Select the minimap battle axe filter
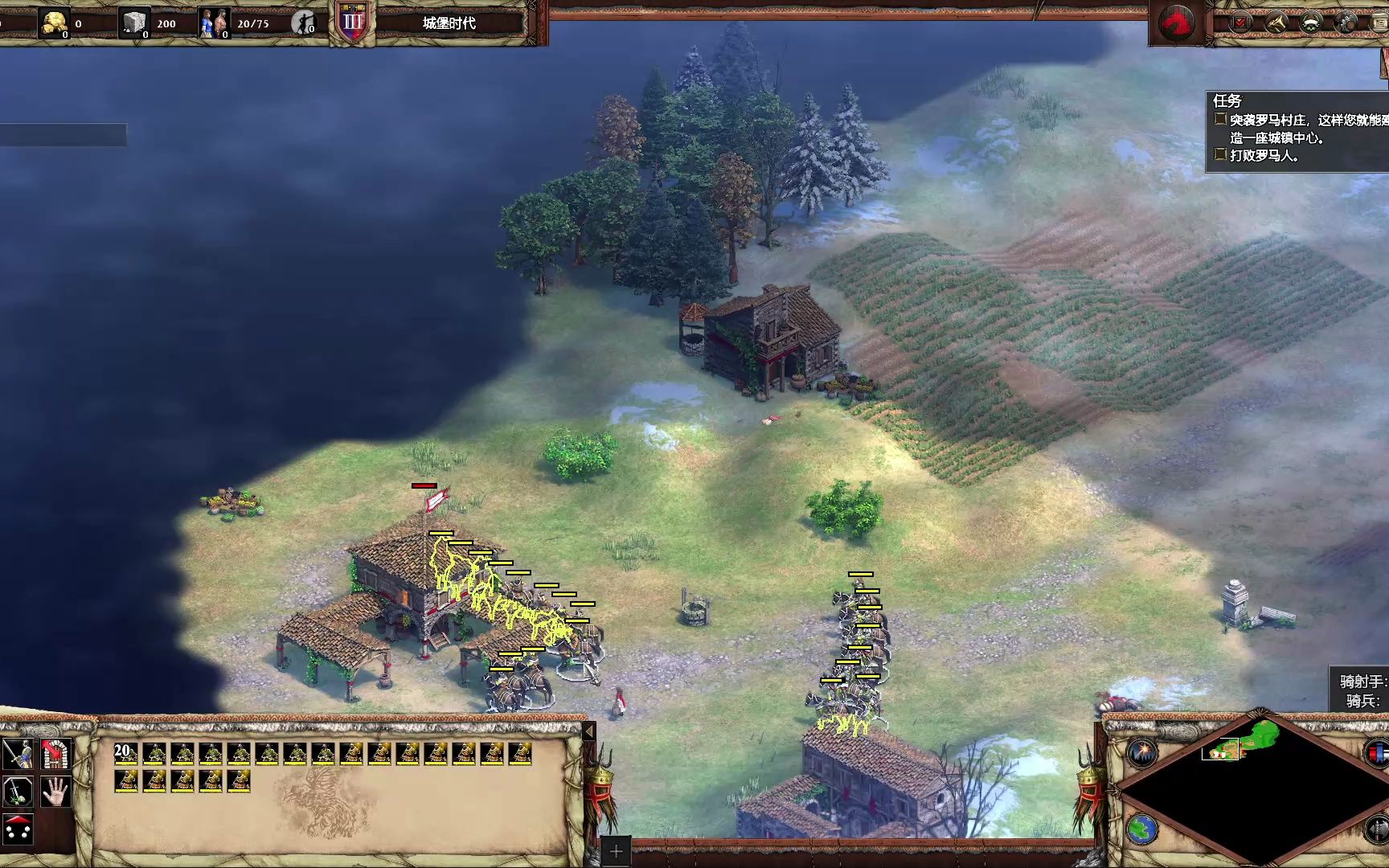The height and width of the screenshot is (868, 1389). point(1378,829)
